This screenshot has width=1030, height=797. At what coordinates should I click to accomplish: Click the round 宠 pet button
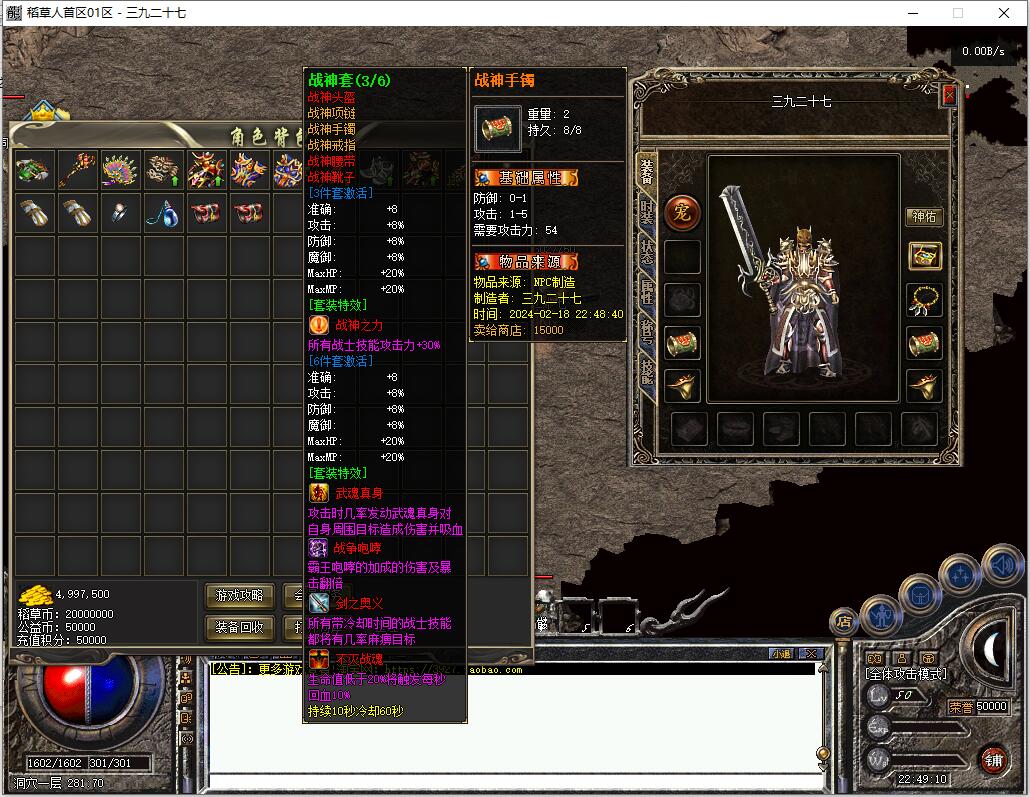tap(682, 212)
